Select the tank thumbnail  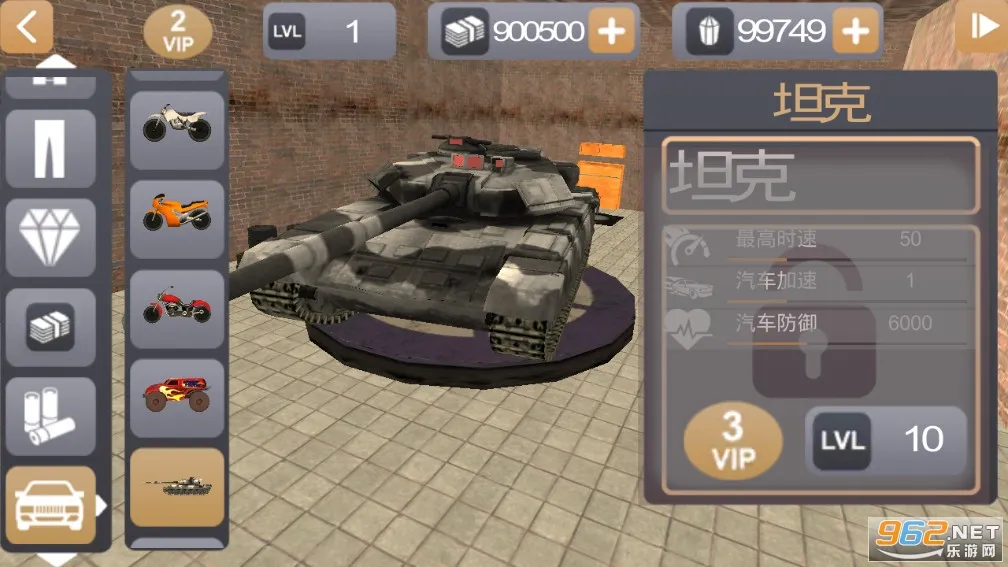pos(176,486)
